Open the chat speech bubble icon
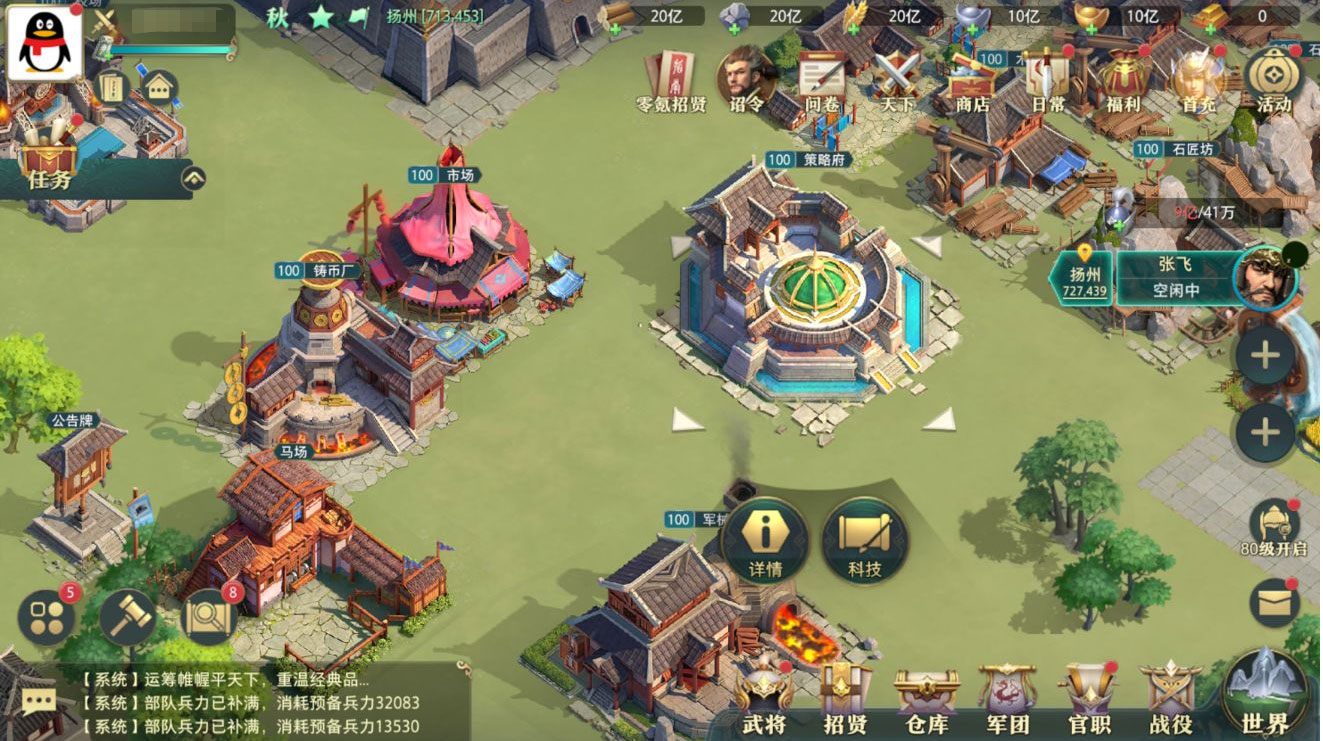Image resolution: width=1323 pixels, height=741 pixels. point(39,702)
